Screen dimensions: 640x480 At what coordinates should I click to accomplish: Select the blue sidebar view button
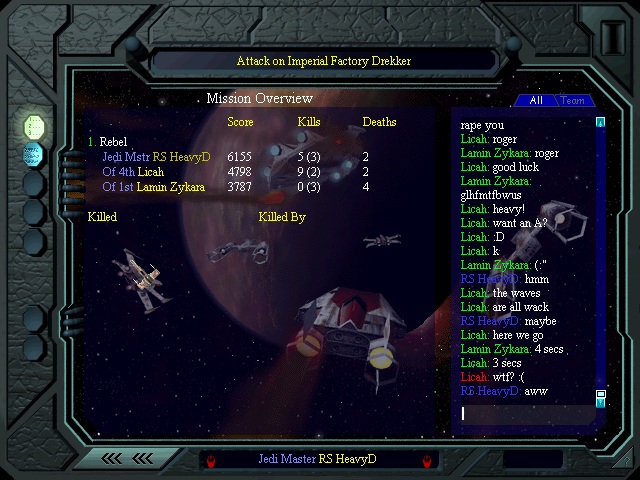[34, 154]
